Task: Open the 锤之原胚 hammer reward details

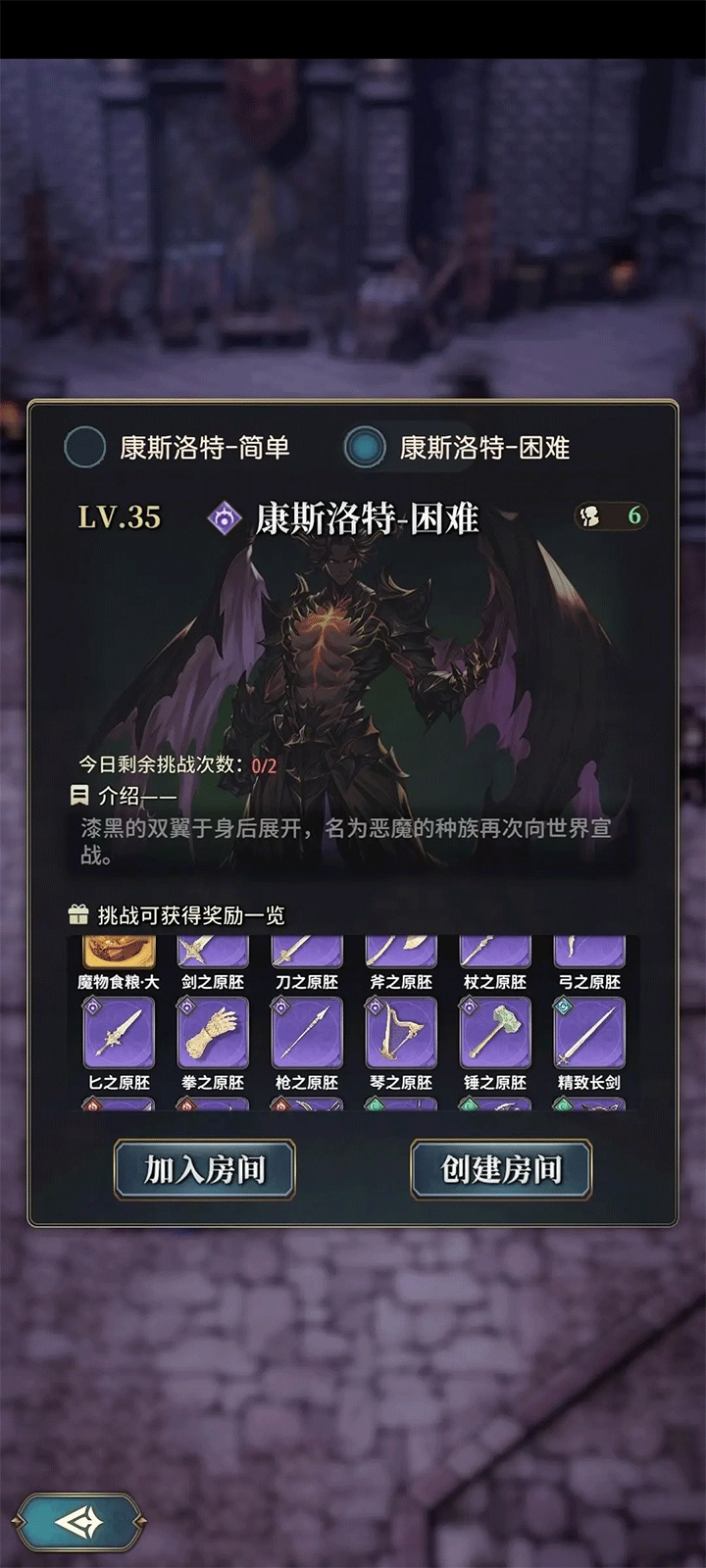Action: [495, 1033]
